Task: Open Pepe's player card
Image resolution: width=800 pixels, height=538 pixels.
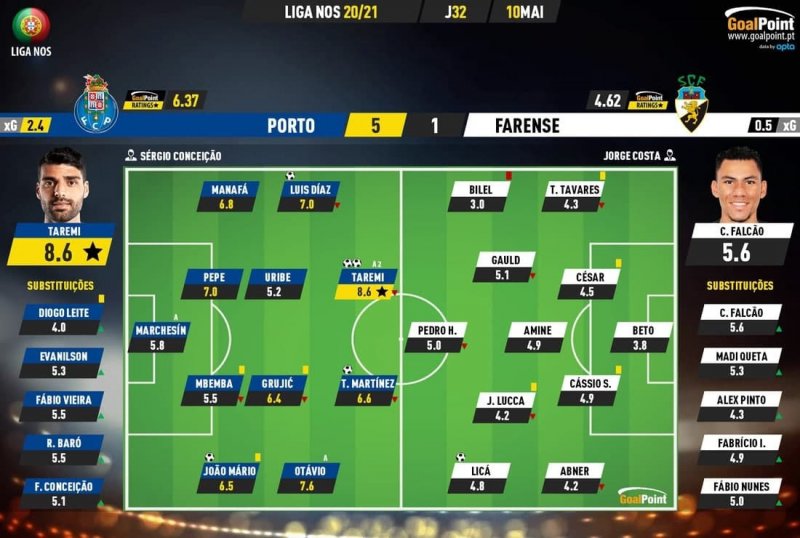Action: pyautogui.click(x=213, y=284)
